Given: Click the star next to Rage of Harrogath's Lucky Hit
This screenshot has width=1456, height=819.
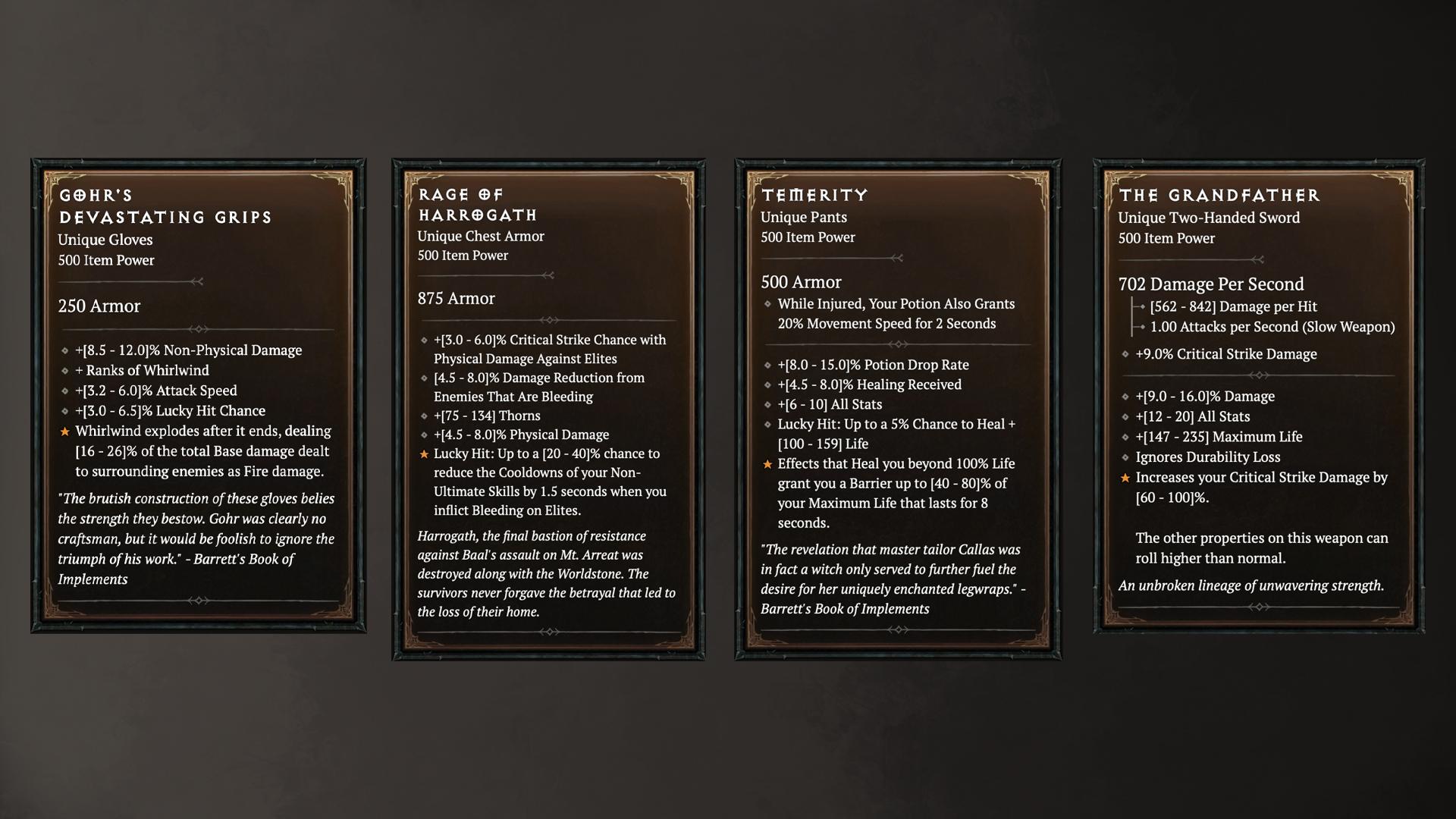Looking at the screenshot, I should [423, 454].
